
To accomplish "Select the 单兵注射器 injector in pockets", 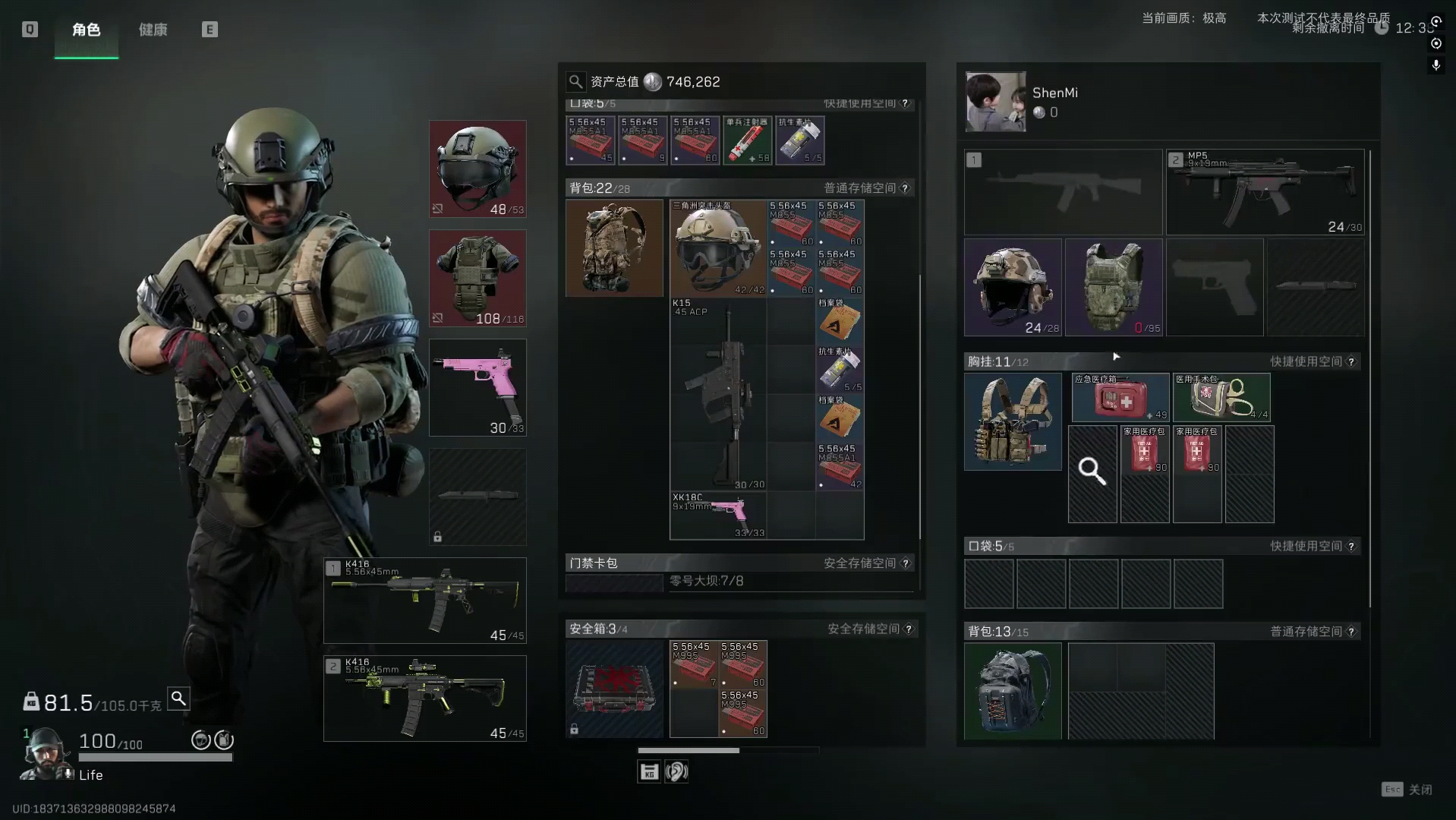I will click(747, 140).
